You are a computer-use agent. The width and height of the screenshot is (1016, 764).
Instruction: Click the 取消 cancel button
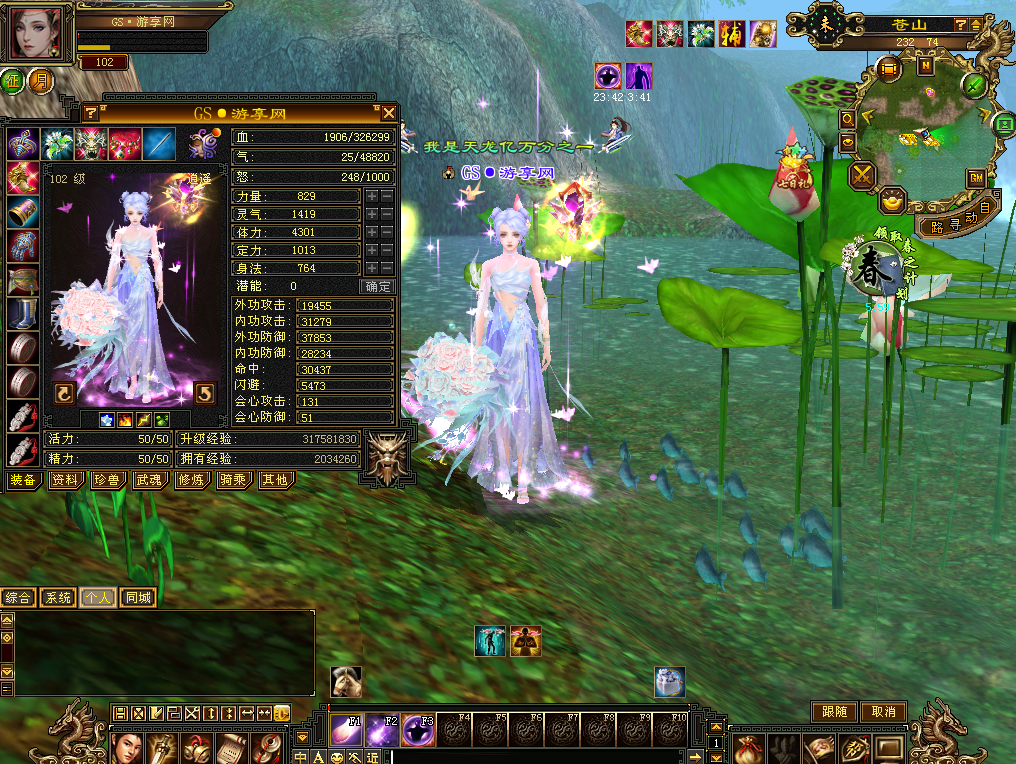pos(883,712)
